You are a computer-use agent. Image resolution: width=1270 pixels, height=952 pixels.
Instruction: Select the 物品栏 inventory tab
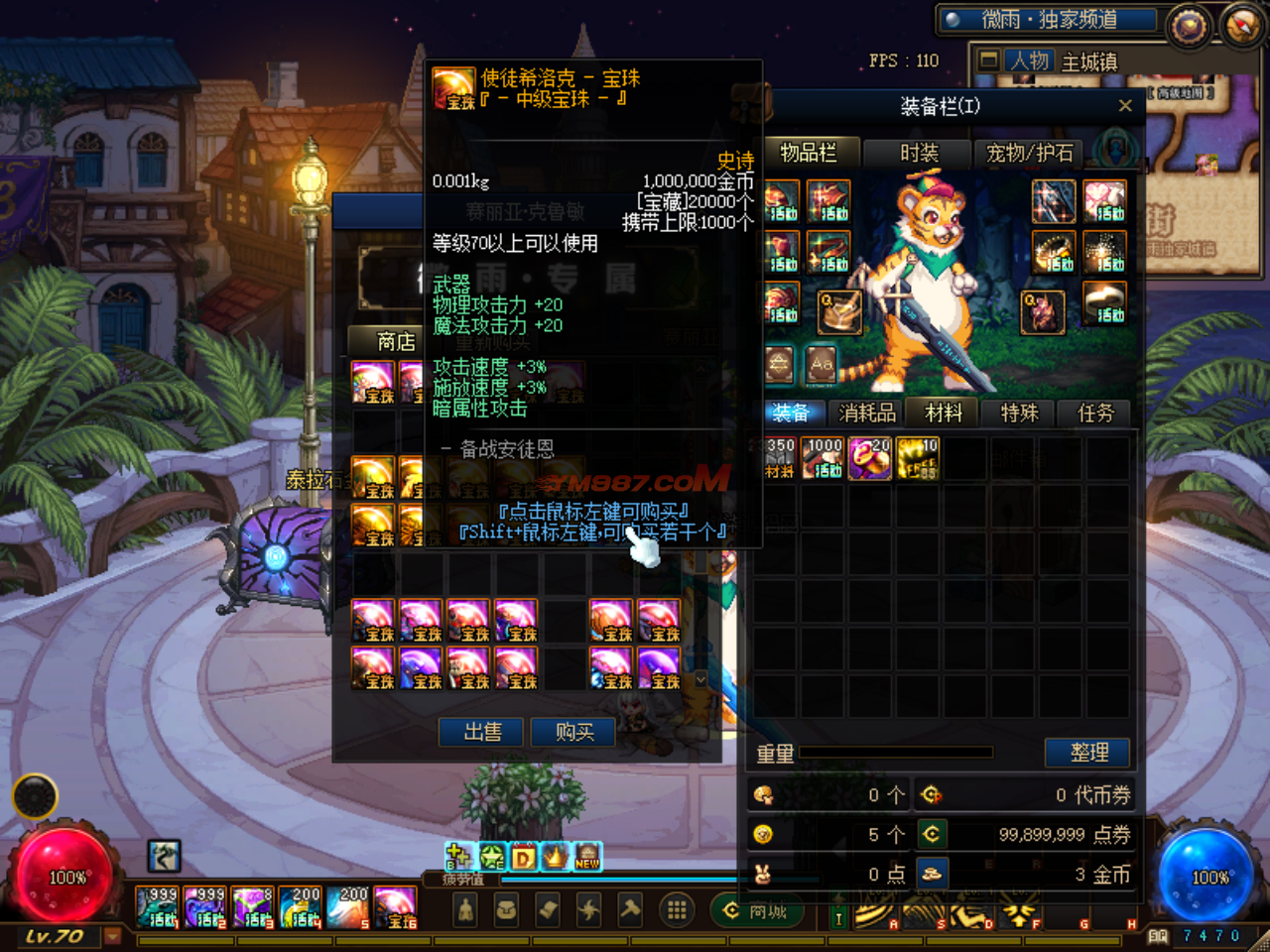click(808, 154)
